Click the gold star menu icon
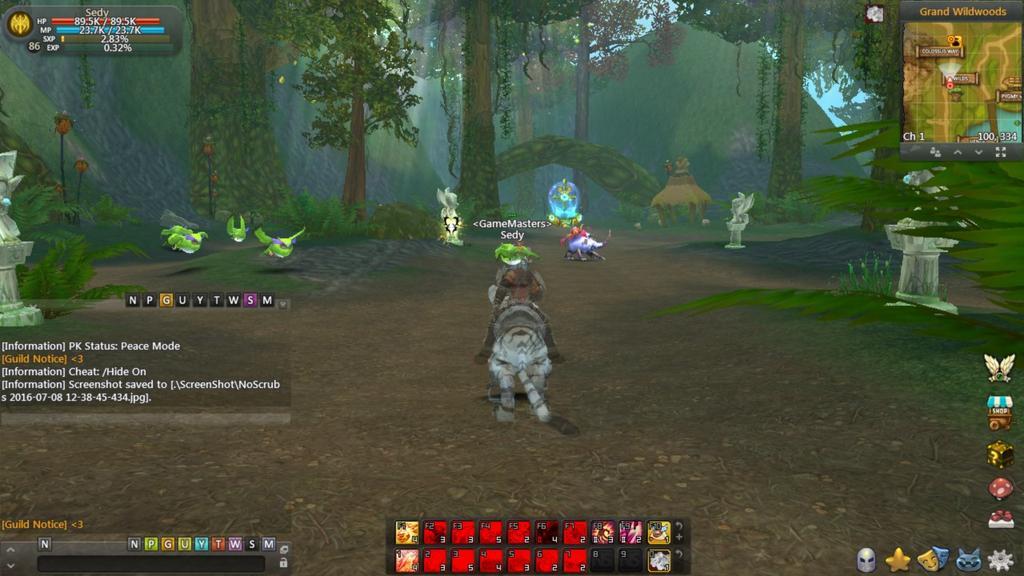Viewport: 1024px width, 576px height. (x=898, y=560)
